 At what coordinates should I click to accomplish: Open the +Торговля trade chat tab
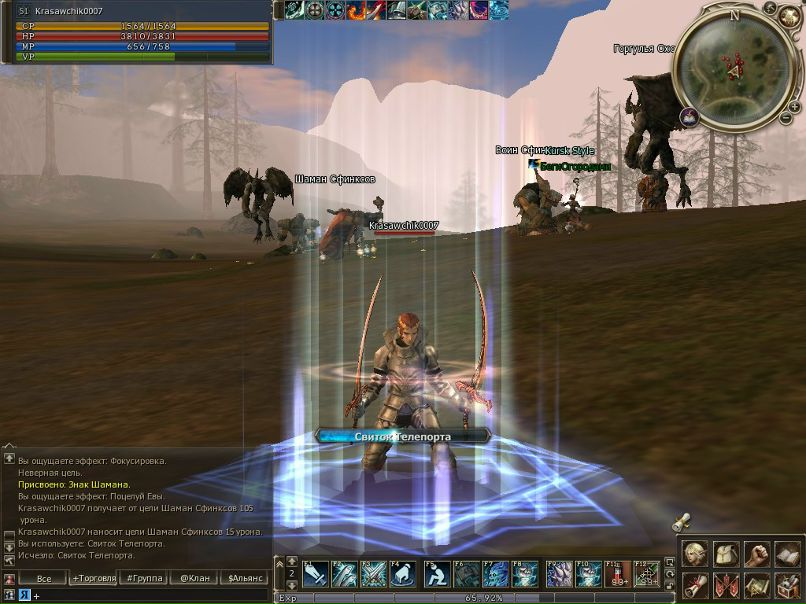click(94, 578)
